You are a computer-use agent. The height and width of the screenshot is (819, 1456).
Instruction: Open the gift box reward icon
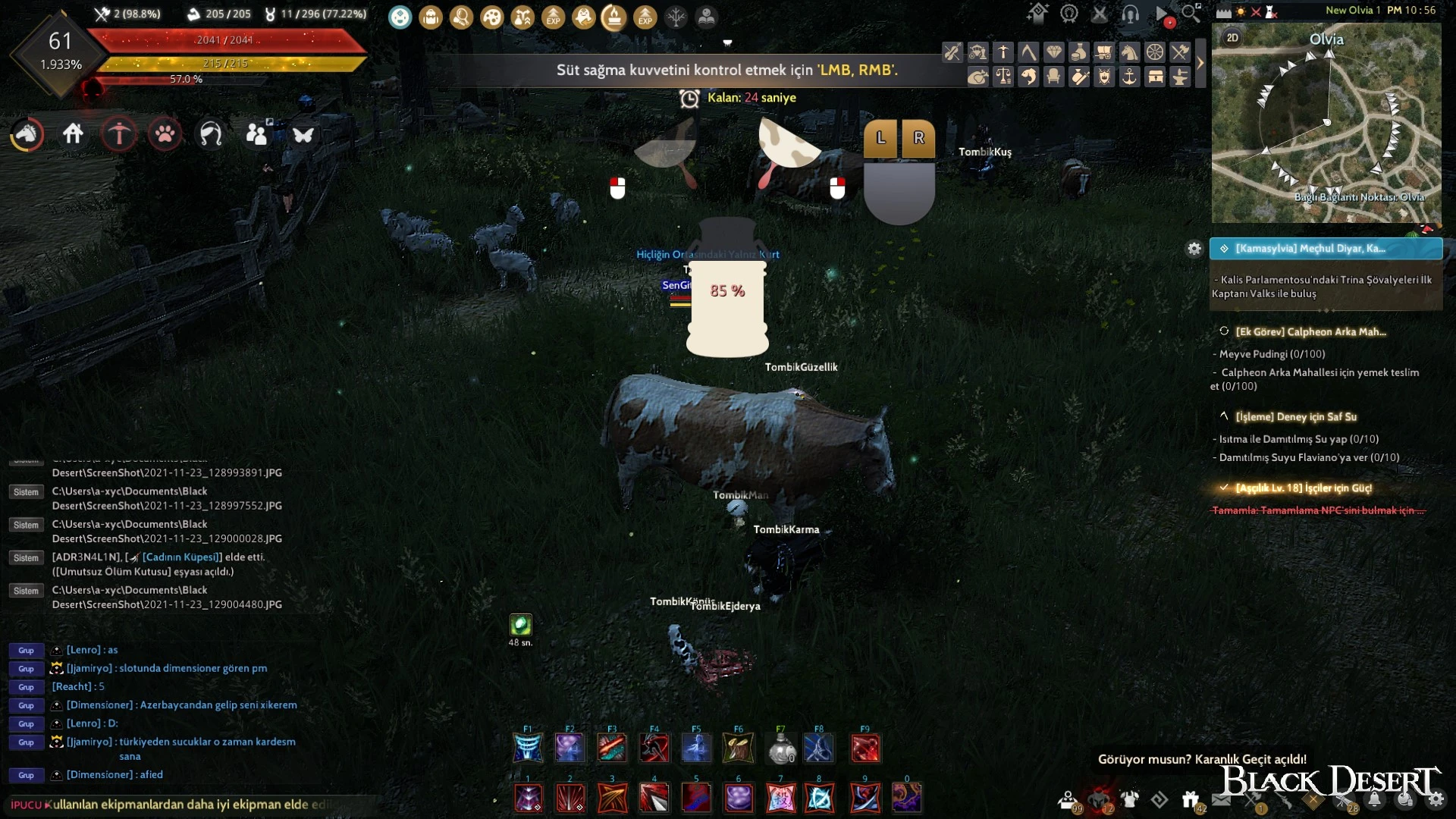[x=1190, y=799]
